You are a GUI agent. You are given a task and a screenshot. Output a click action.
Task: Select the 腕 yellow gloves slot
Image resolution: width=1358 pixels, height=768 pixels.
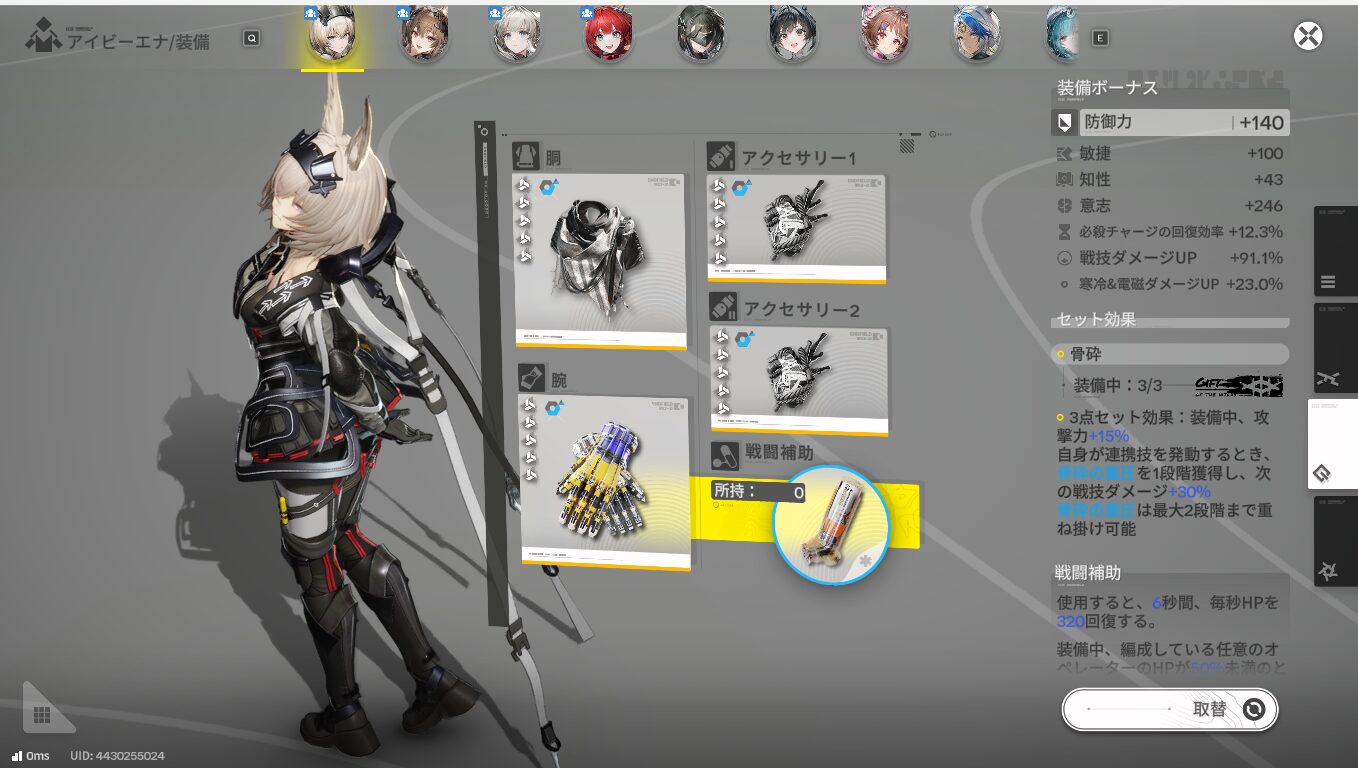[604, 482]
